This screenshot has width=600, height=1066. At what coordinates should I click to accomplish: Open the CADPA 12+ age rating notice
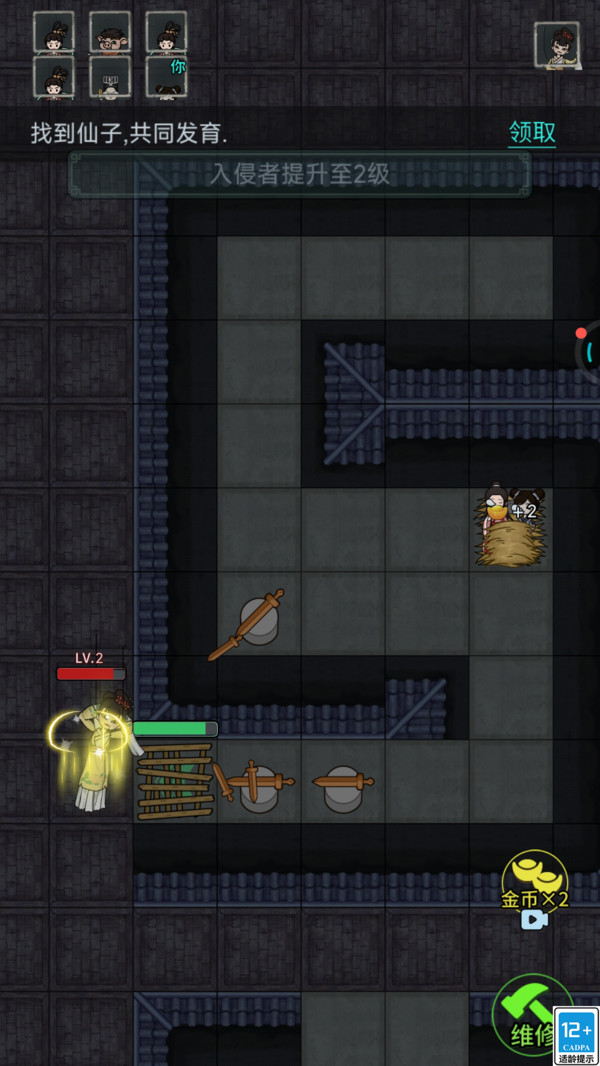(x=577, y=1036)
